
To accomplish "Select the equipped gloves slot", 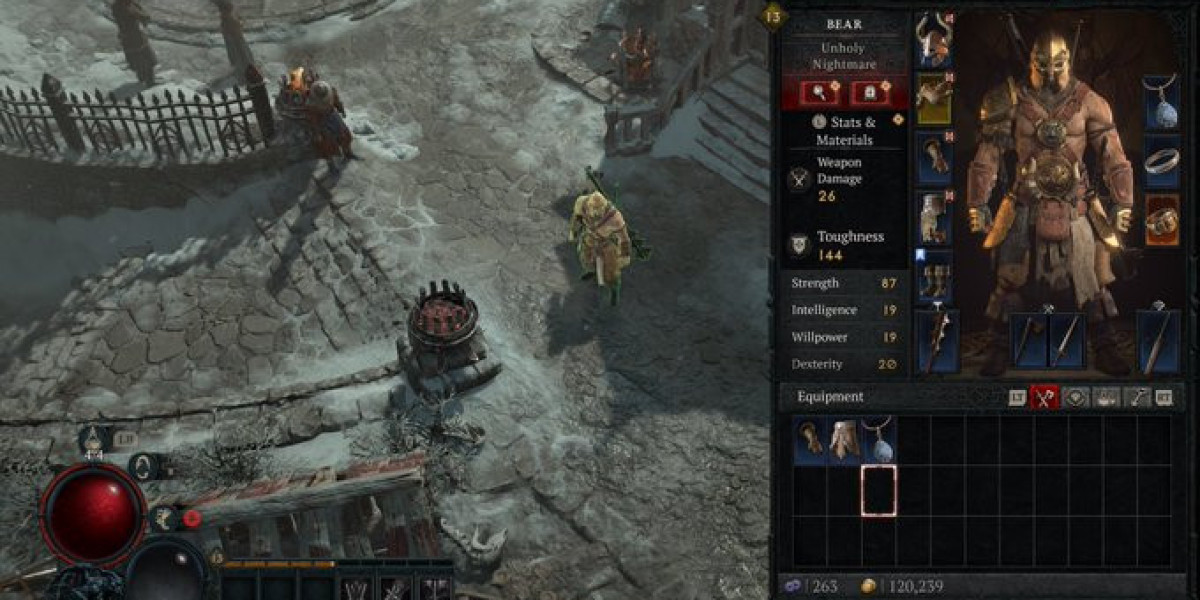I will [934, 158].
